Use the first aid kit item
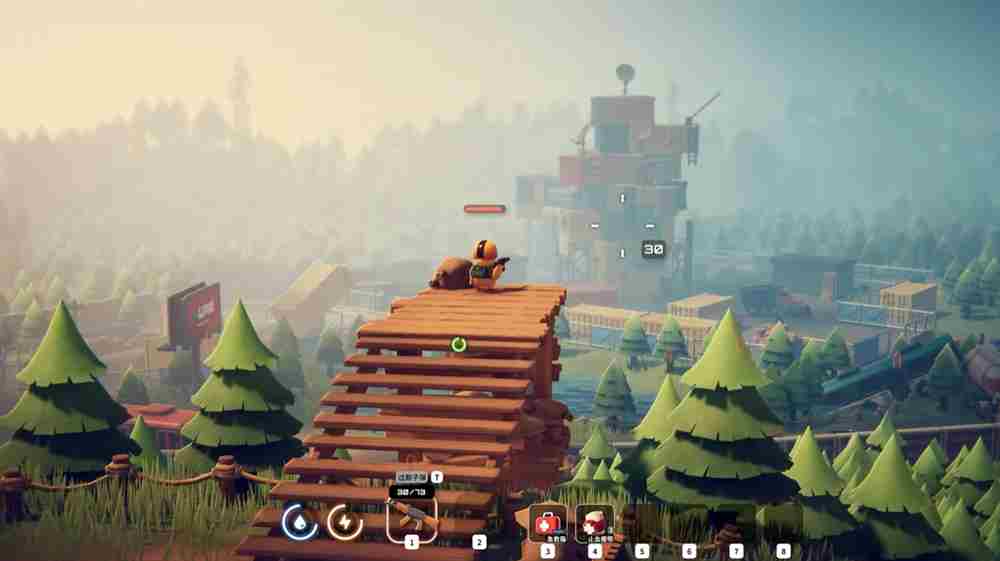1000x561 pixels. click(x=547, y=522)
